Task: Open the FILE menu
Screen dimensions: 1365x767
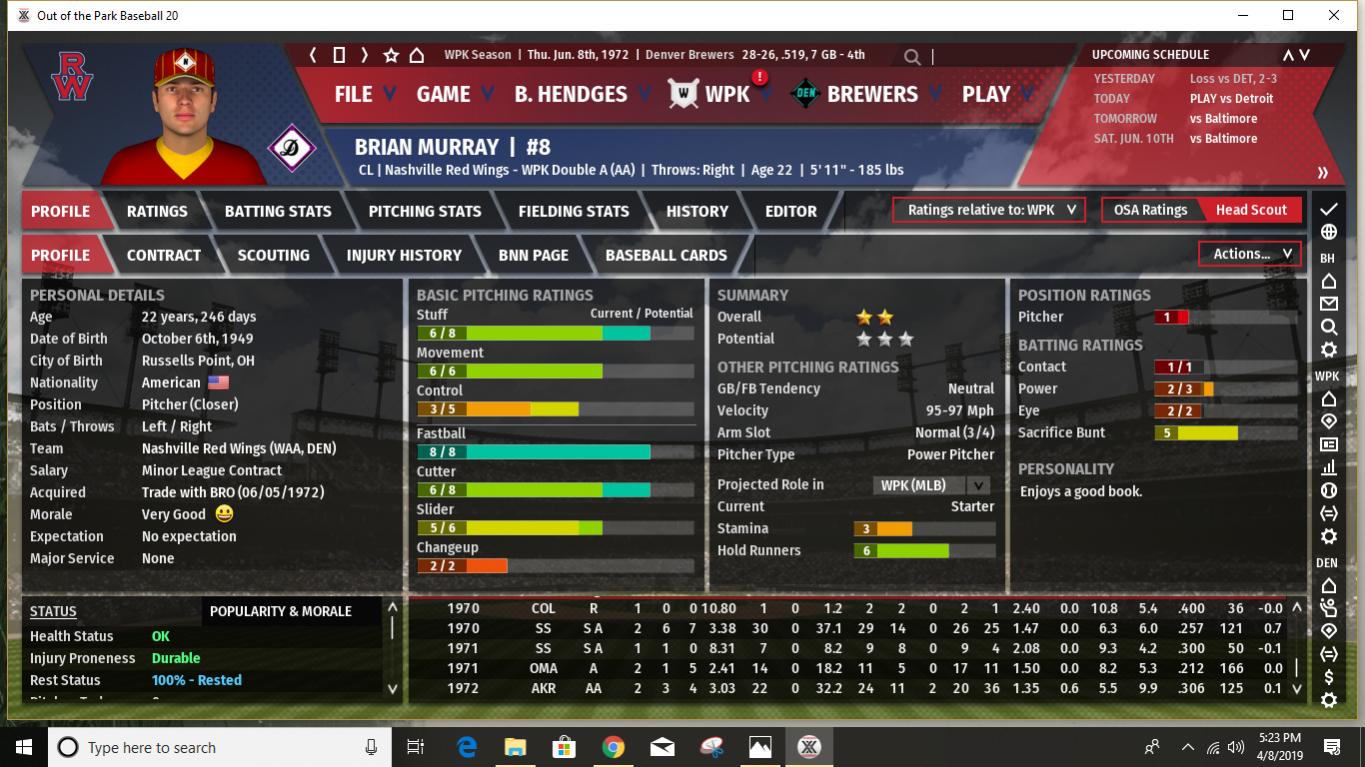Action: pos(353,94)
